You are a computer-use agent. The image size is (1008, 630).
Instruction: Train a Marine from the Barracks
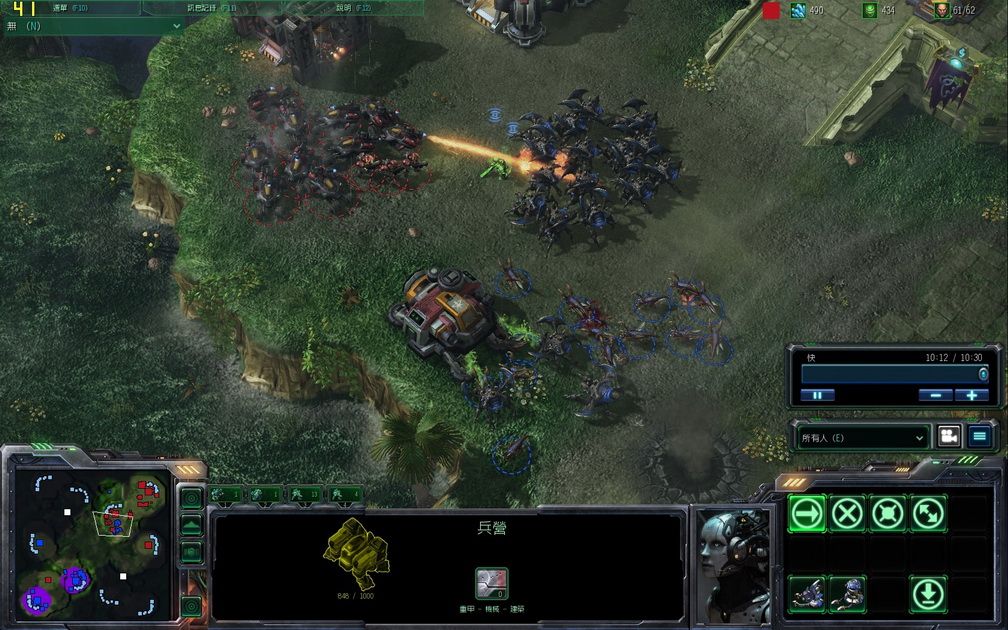(807, 594)
